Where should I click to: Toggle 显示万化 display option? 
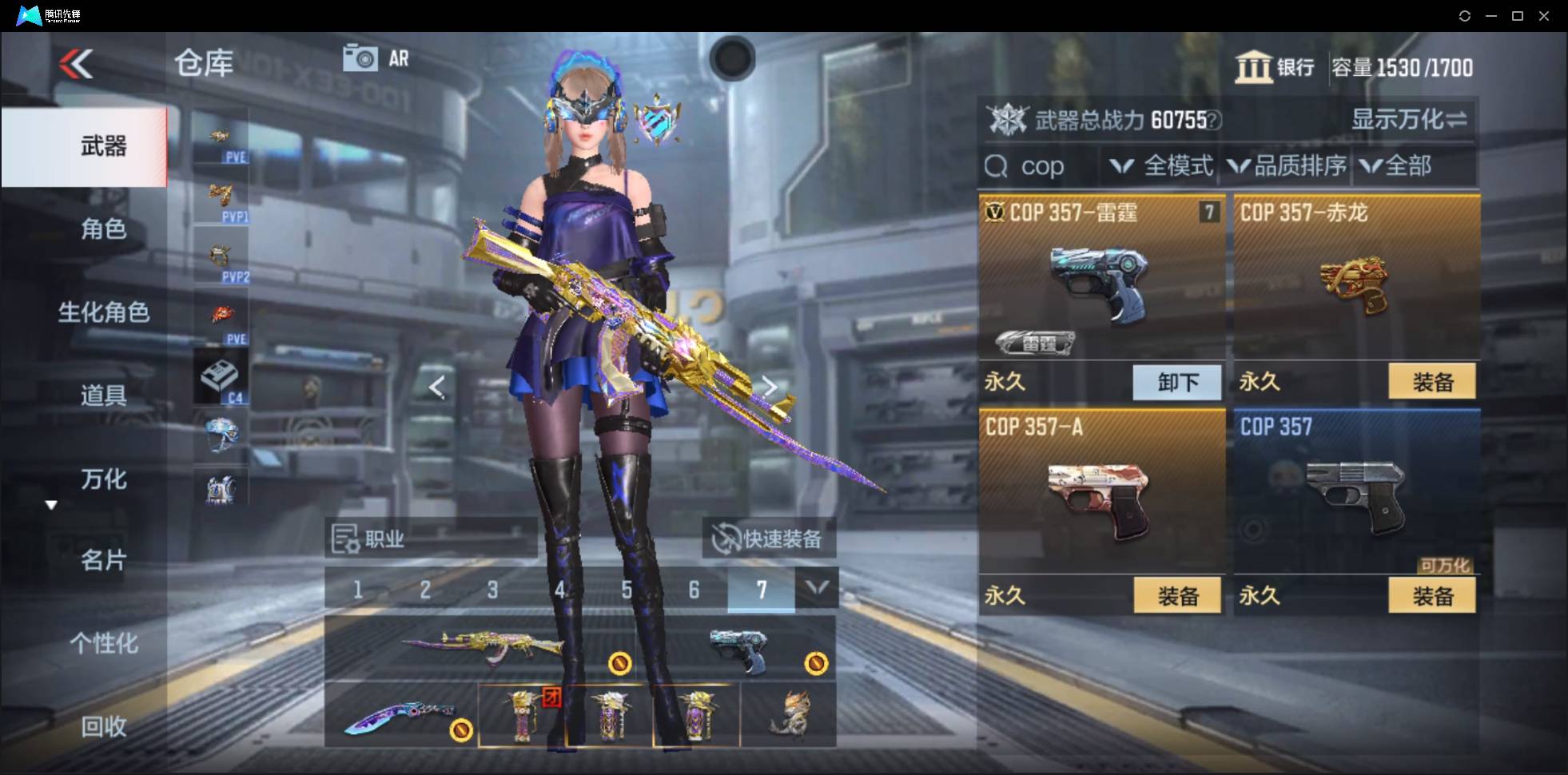pos(1408,120)
